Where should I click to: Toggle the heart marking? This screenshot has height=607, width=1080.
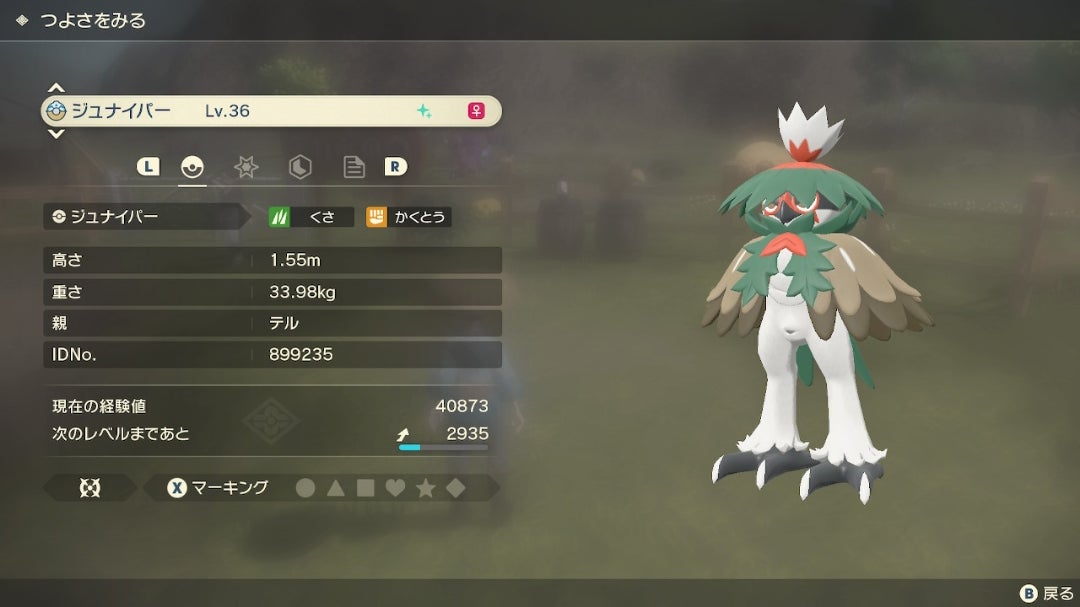[396, 488]
